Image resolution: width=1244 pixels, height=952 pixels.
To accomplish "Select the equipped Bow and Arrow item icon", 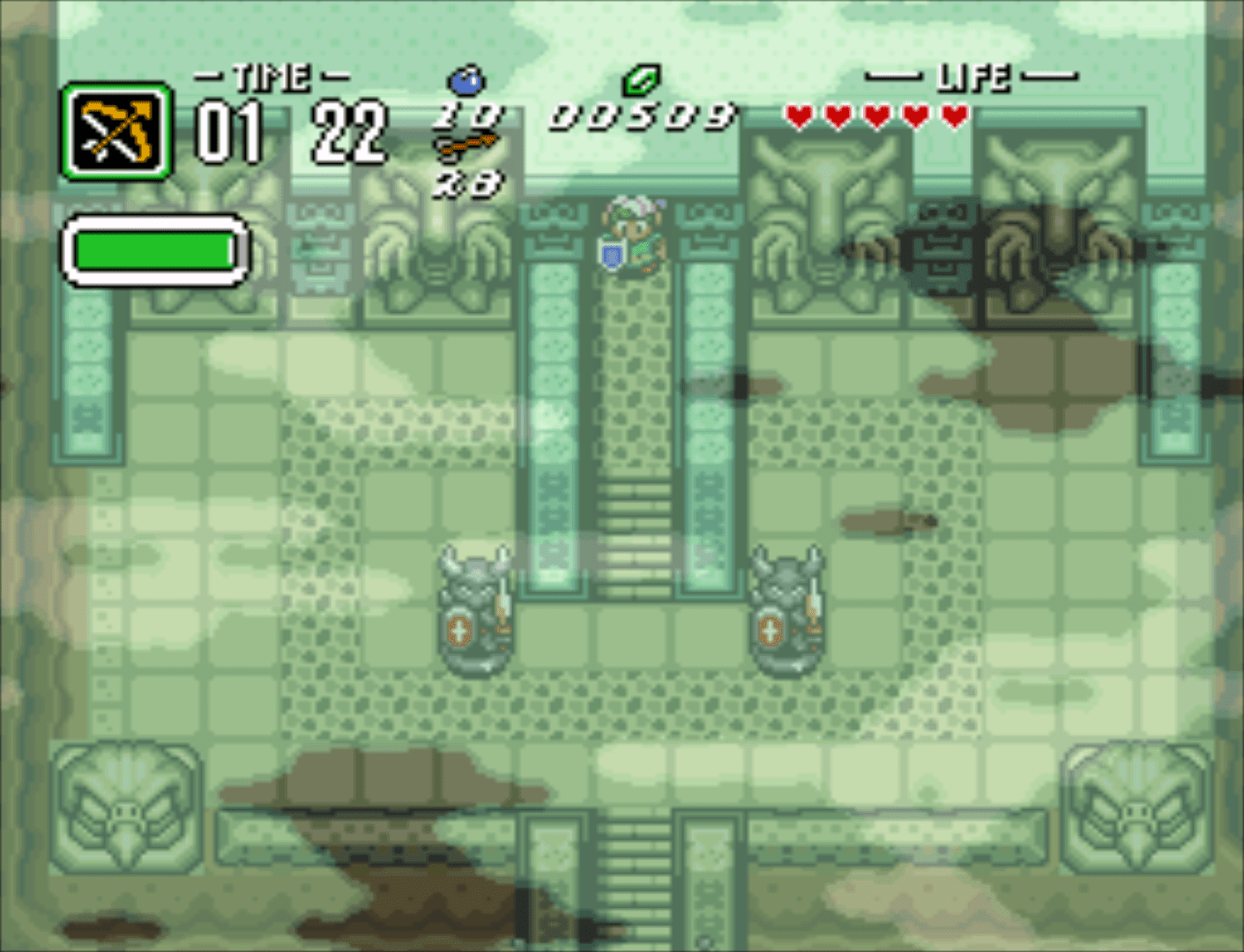I will point(115,130).
